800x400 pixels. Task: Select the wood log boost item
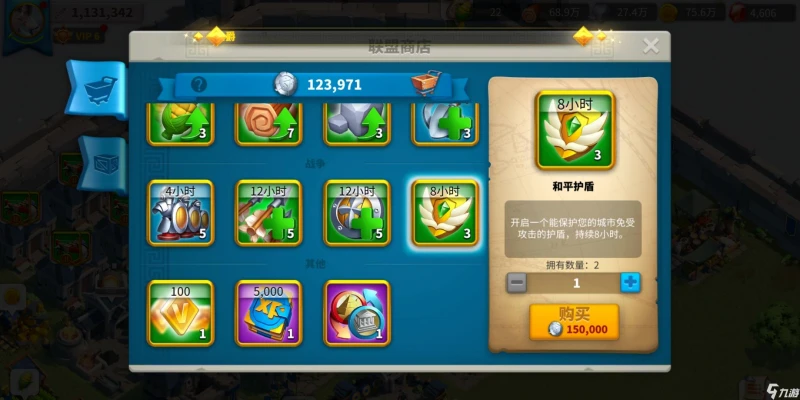click(269, 122)
